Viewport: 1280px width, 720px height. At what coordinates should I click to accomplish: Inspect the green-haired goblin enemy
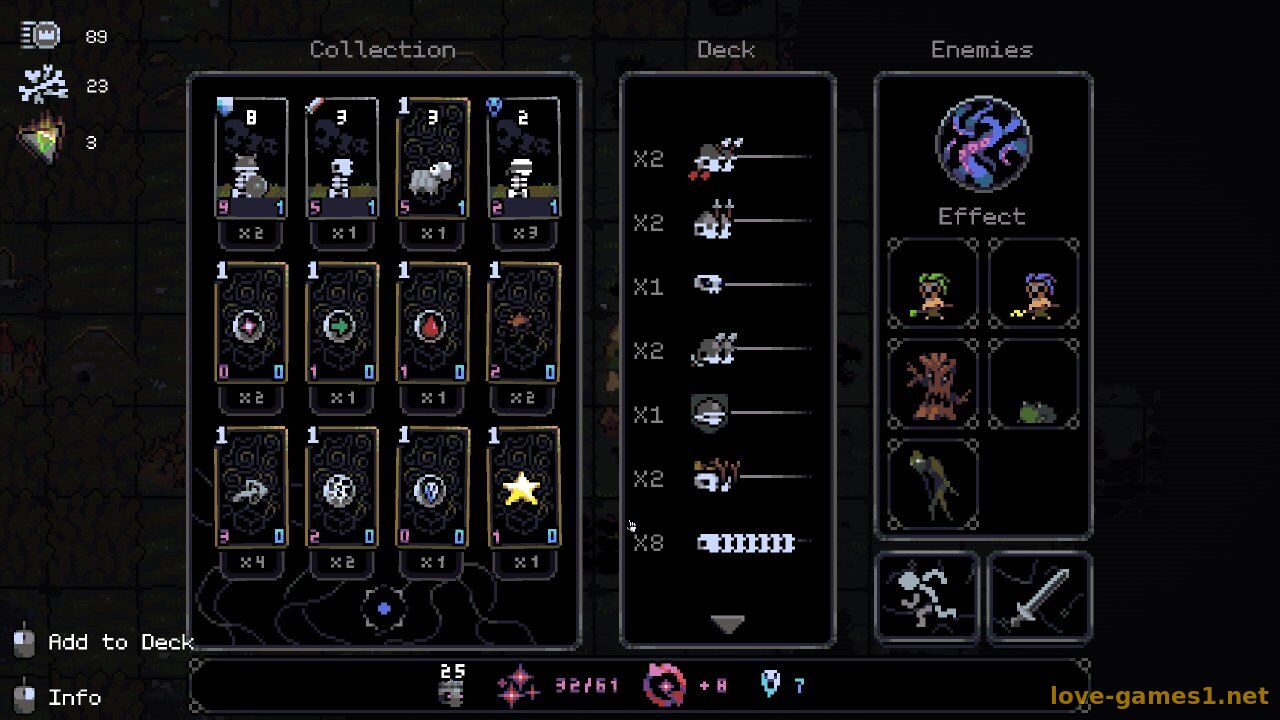[932, 284]
